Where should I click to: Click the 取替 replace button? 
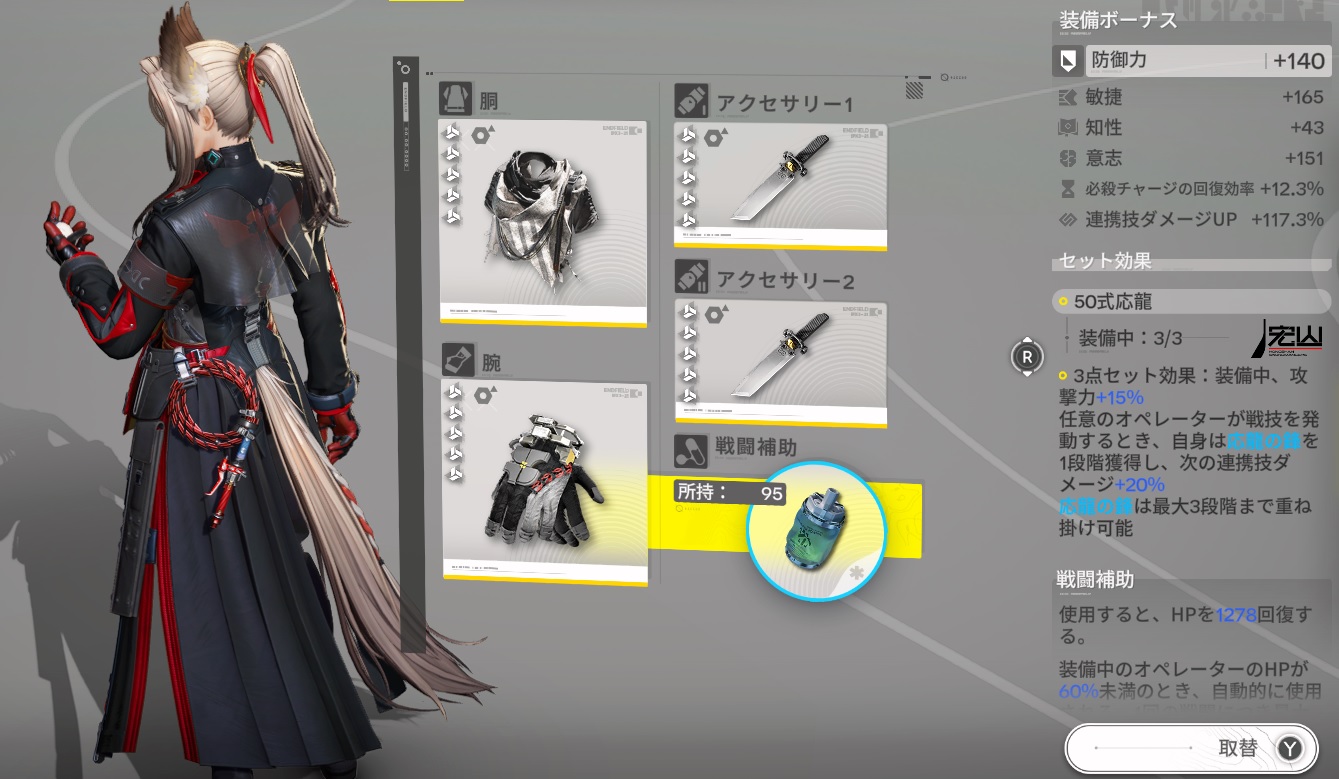coord(1190,748)
